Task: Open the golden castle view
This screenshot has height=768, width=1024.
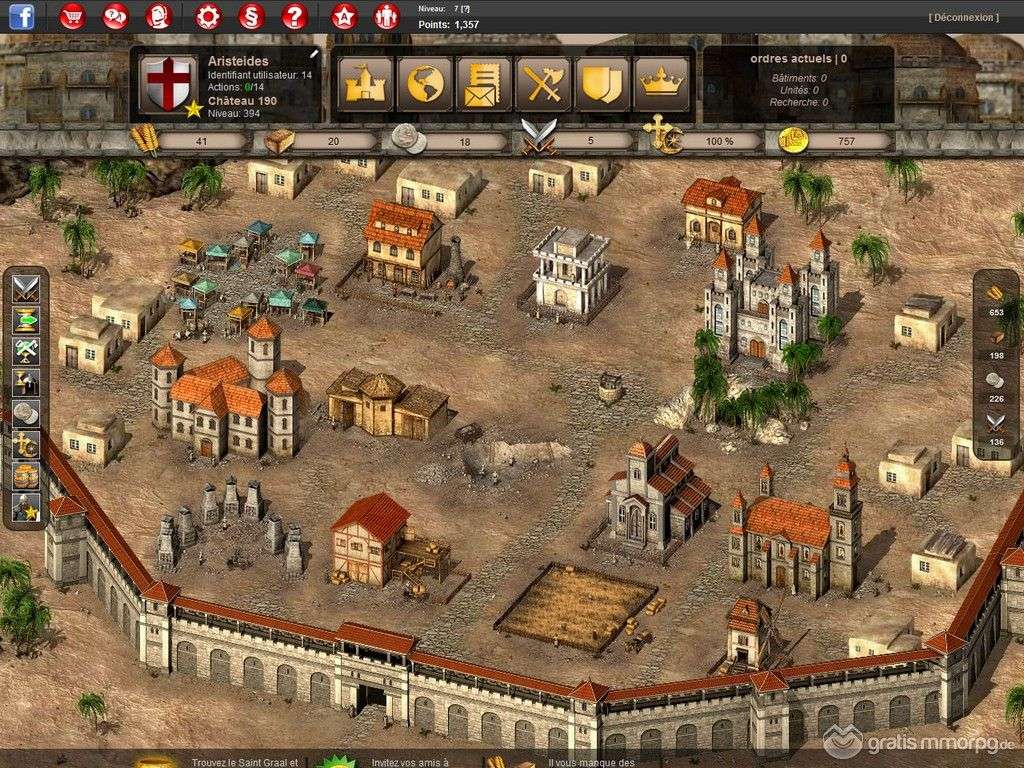Action: coord(366,84)
